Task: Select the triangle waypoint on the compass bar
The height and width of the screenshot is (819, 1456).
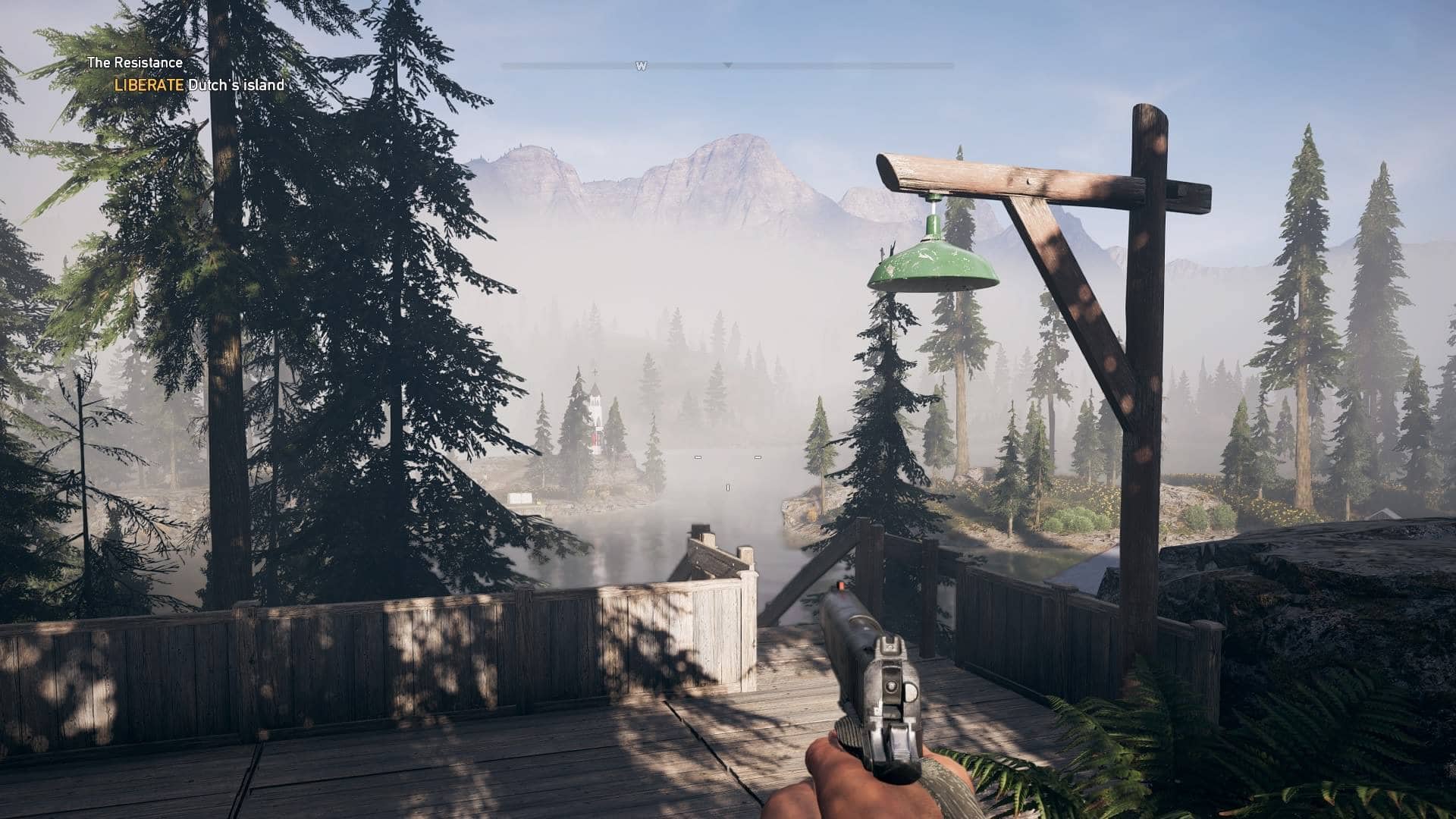Action: click(728, 66)
